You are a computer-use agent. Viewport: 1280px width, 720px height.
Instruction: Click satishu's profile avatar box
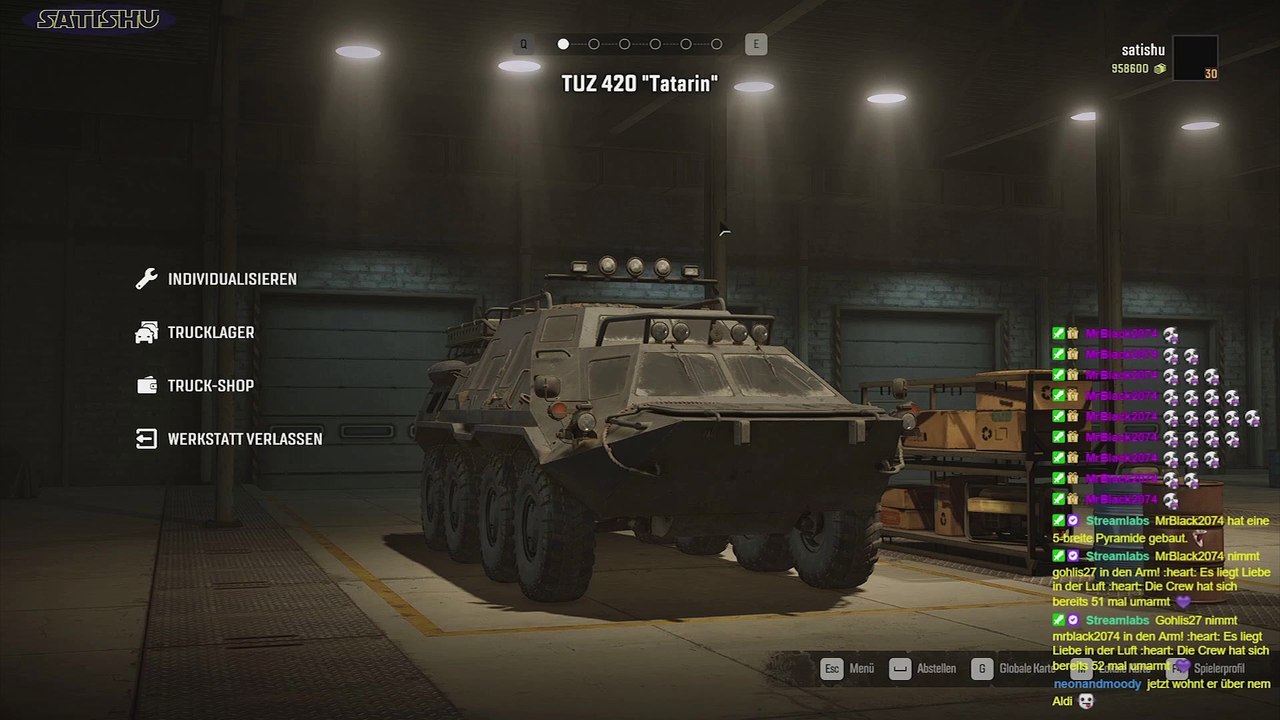click(1195, 58)
